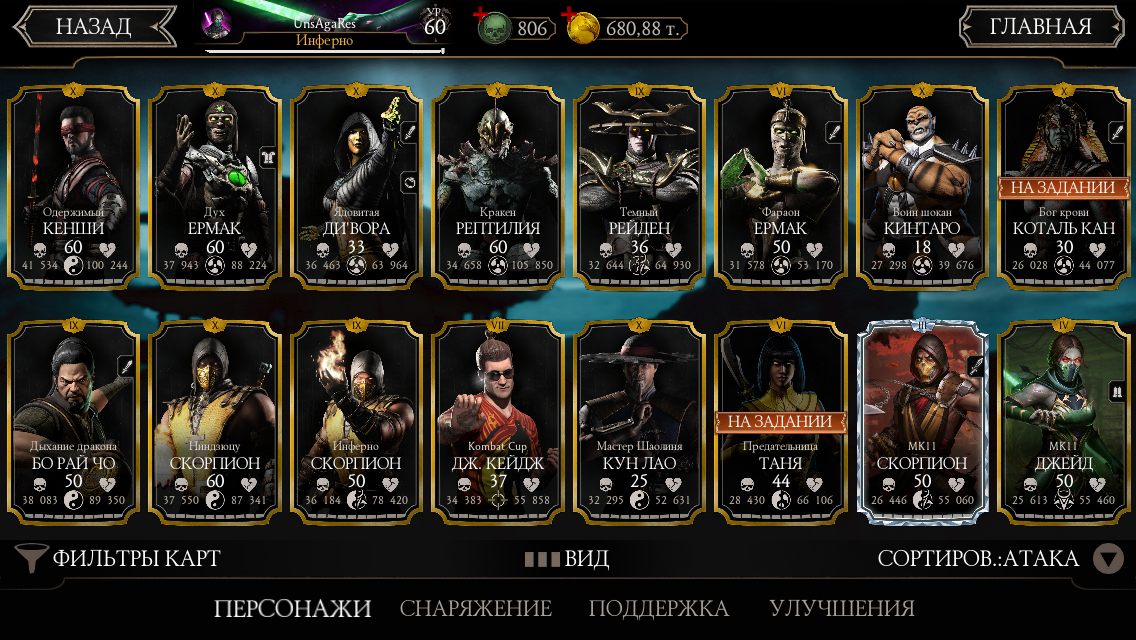Pick the Кракен РЕПТИЛИЯ card
This screenshot has height=640, width=1136.
pos(498,185)
